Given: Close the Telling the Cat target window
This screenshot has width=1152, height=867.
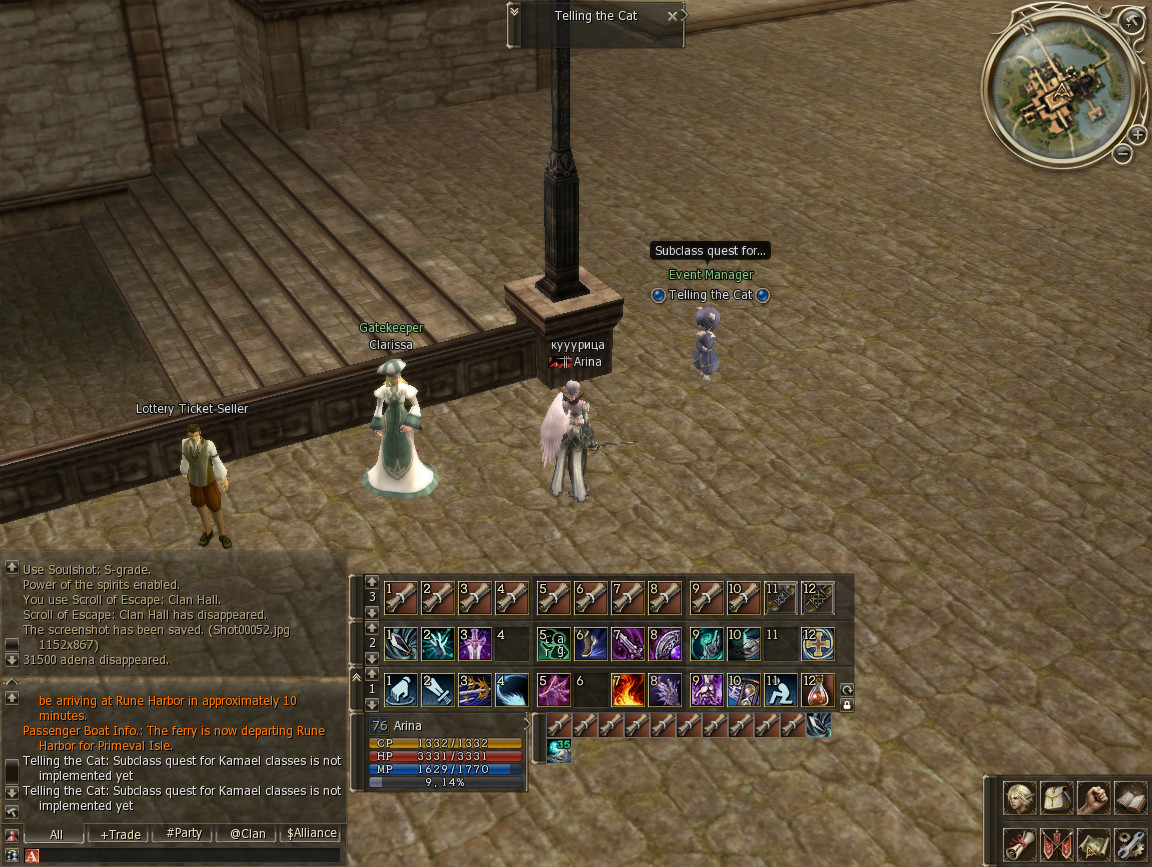Looking at the screenshot, I should point(672,16).
